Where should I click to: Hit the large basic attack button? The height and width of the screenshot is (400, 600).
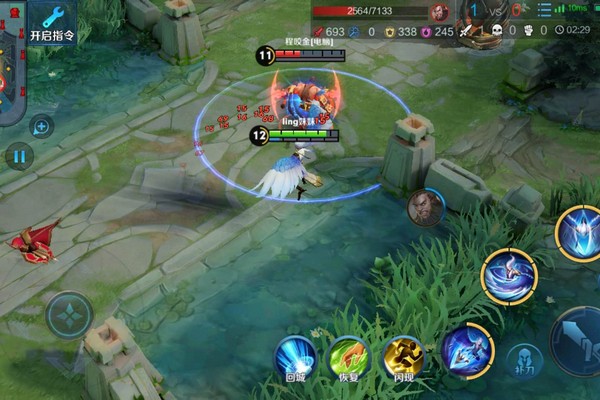[580, 342]
